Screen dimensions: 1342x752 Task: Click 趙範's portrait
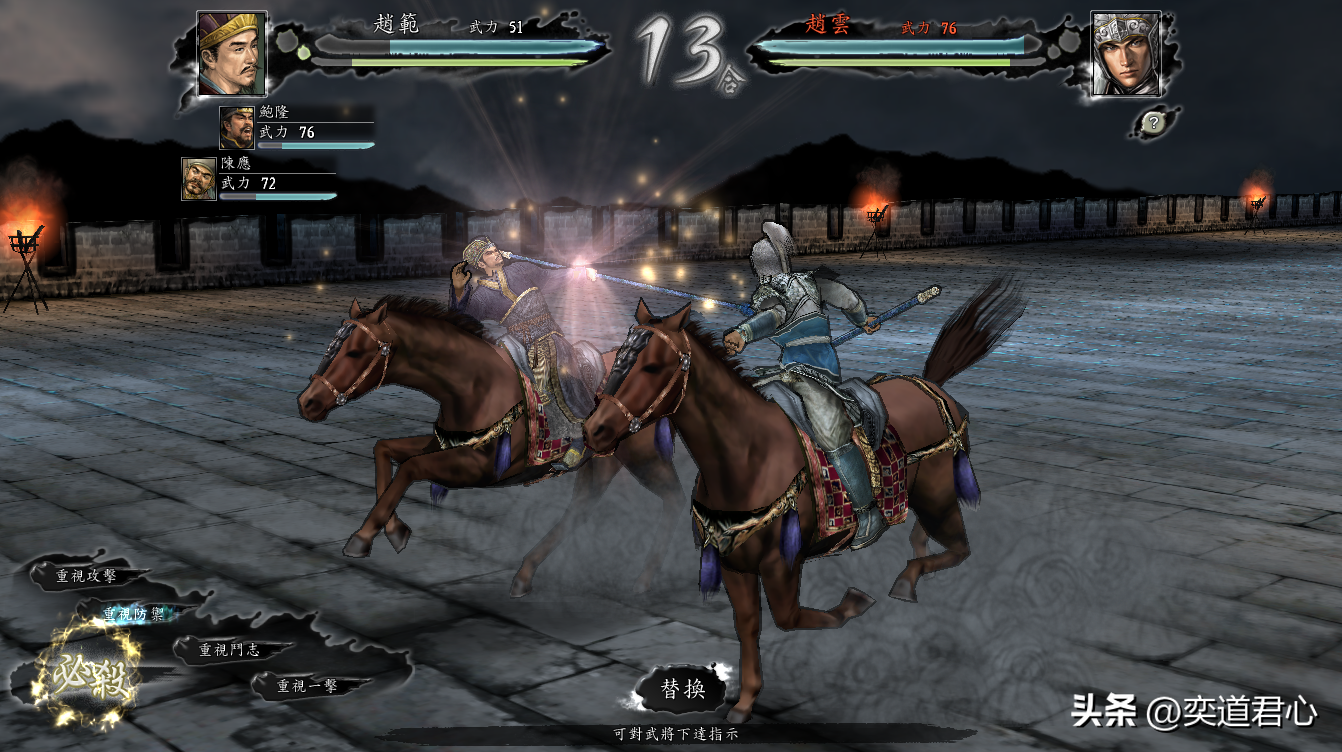click(231, 52)
